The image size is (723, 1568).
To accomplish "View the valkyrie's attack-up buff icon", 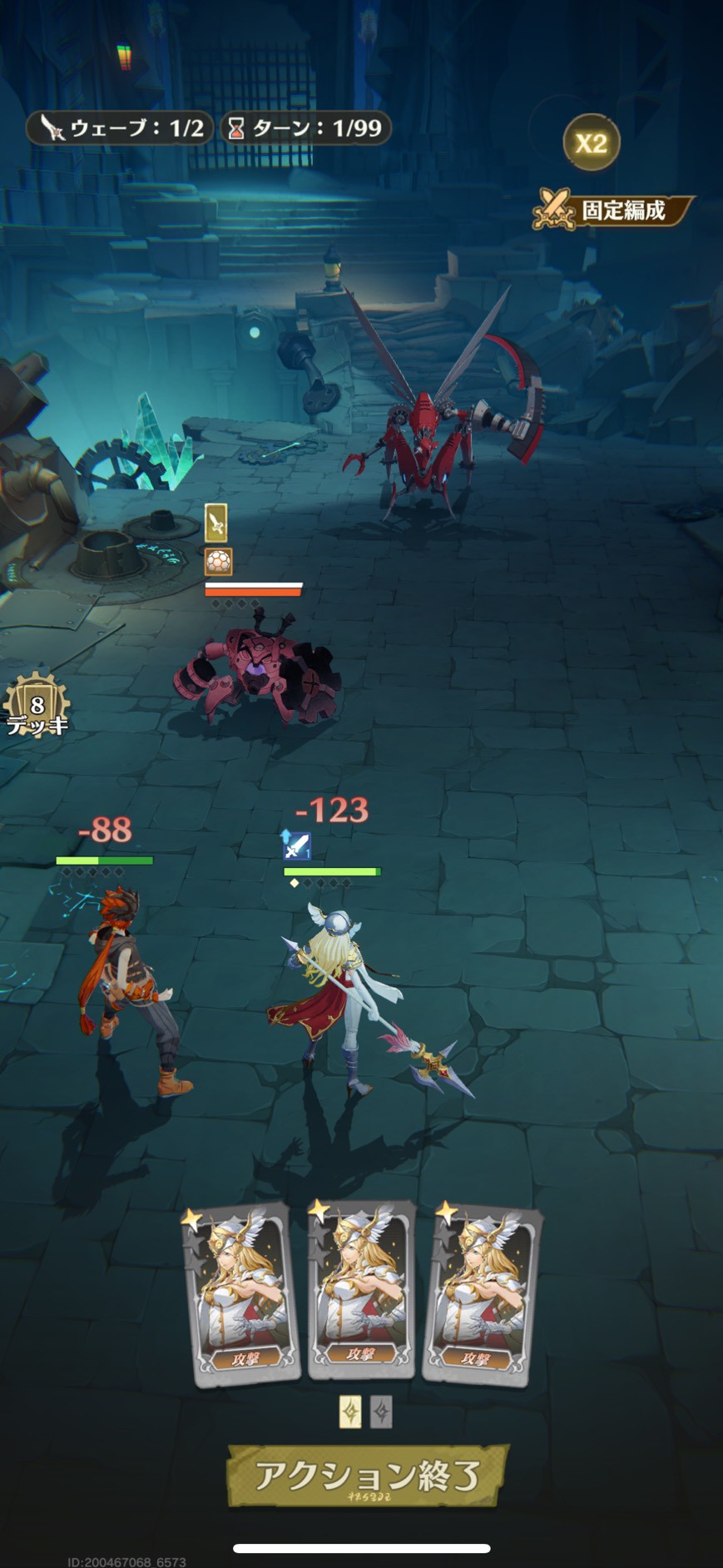I will click(x=295, y=846).
